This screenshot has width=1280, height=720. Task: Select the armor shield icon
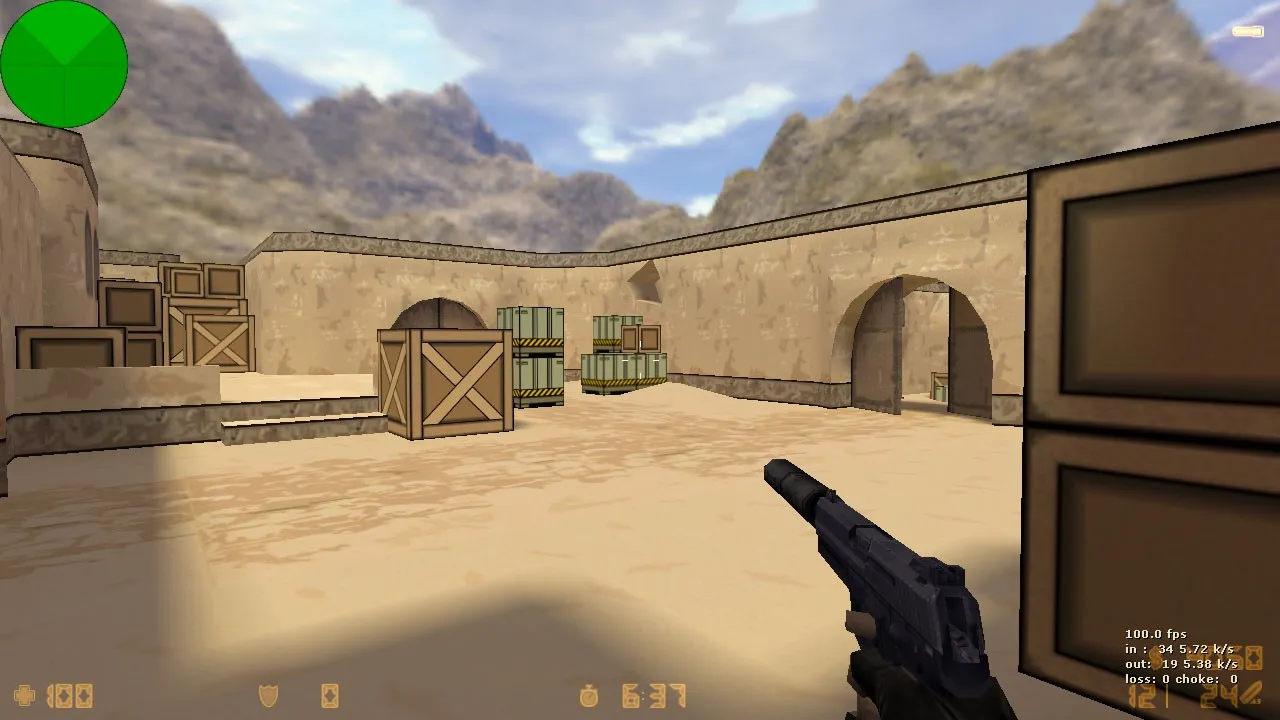tap(269, 696)
